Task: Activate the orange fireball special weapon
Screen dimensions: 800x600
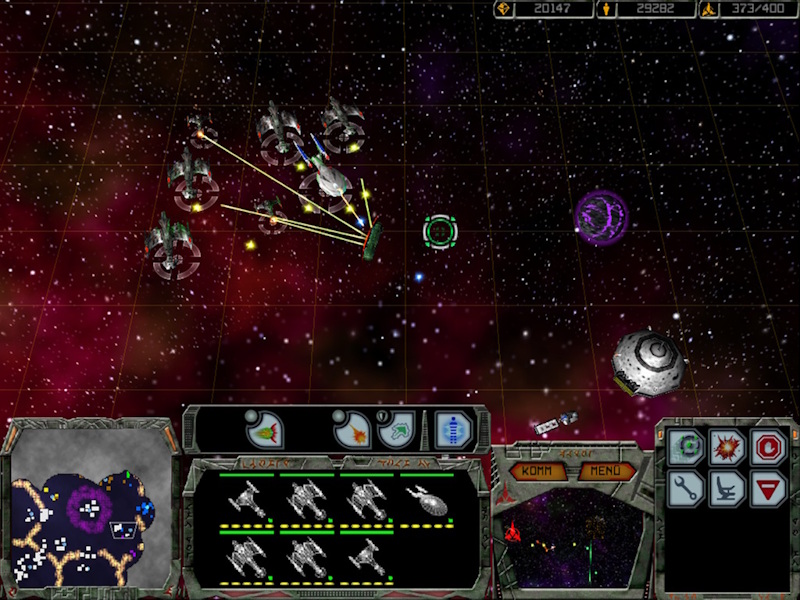Action: point(353,430)
